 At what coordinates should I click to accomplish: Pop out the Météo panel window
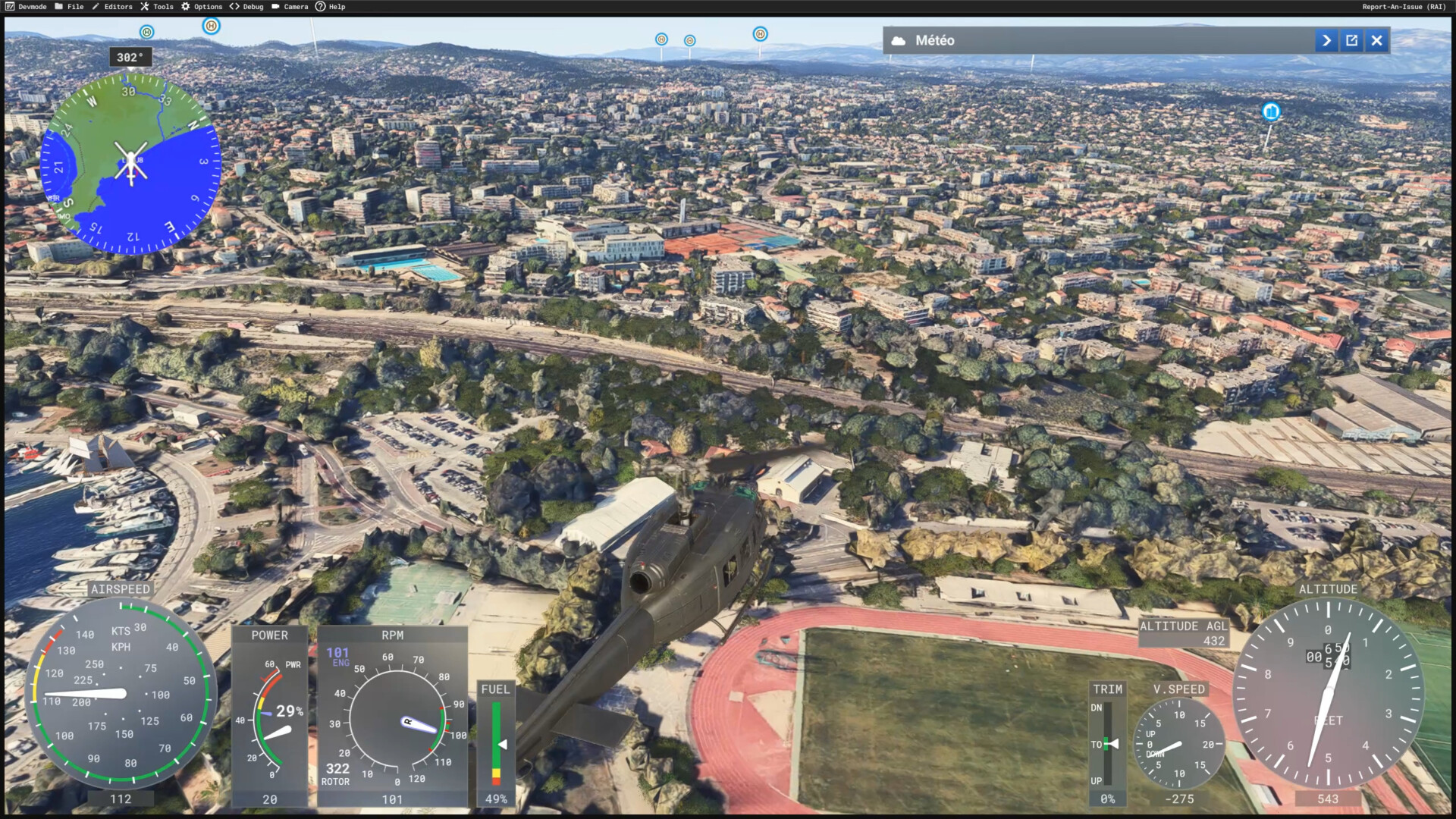(x=1352, y=41)
